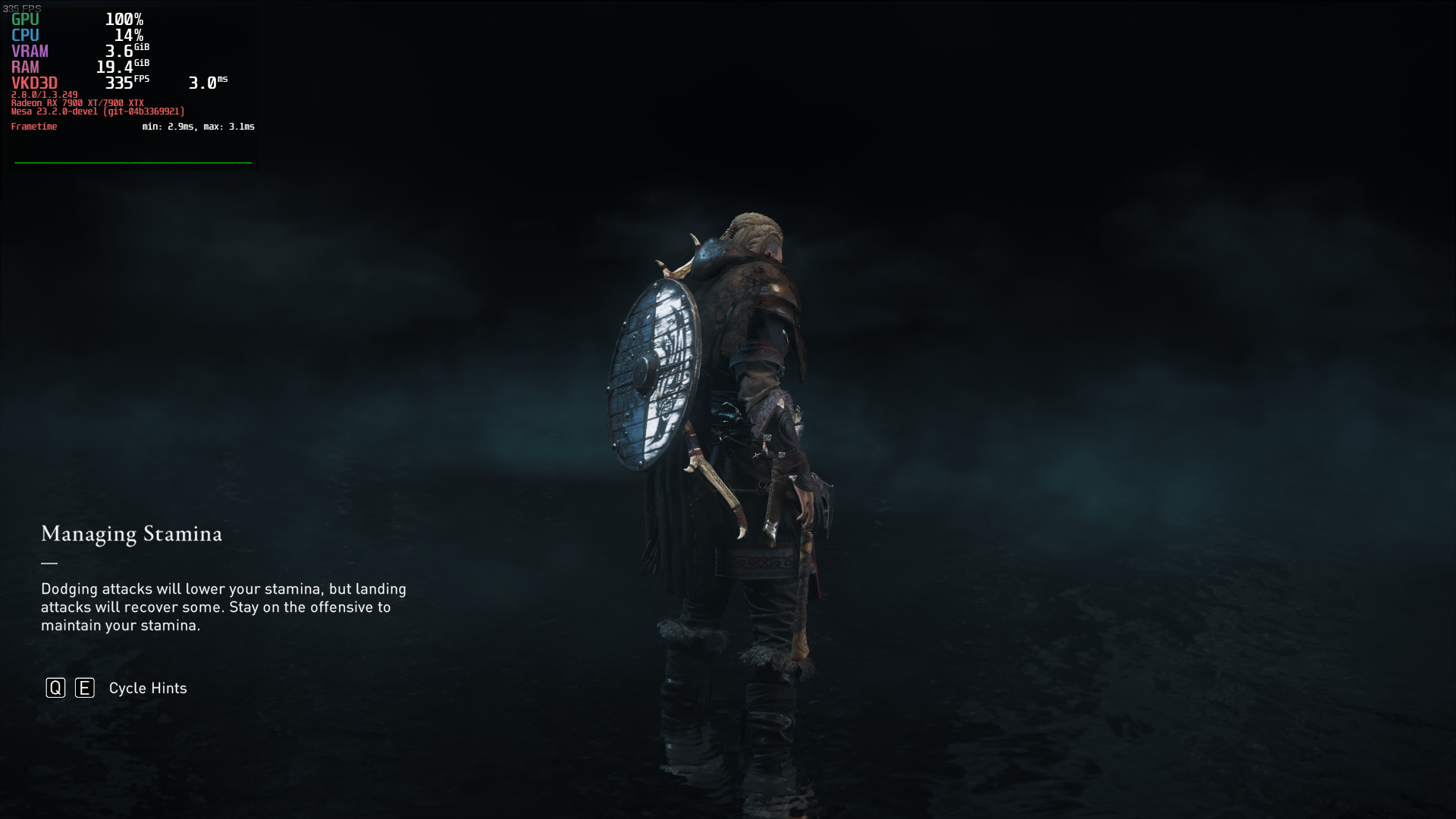Click the Q key prompt icon
1456x819 pixels.
click(54, 688)
